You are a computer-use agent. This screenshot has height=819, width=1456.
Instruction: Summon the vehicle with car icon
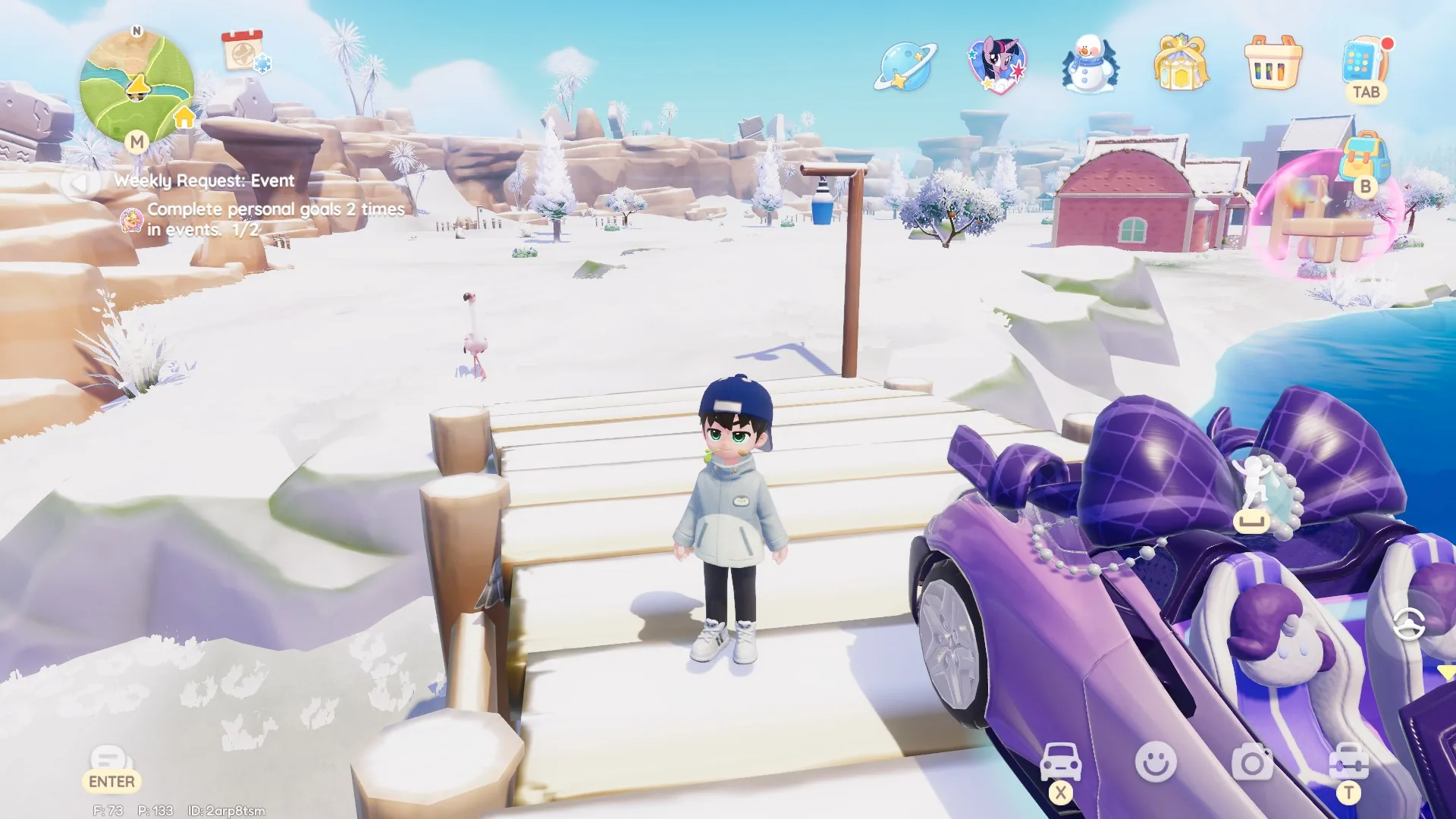click(x=1060, y=762)
